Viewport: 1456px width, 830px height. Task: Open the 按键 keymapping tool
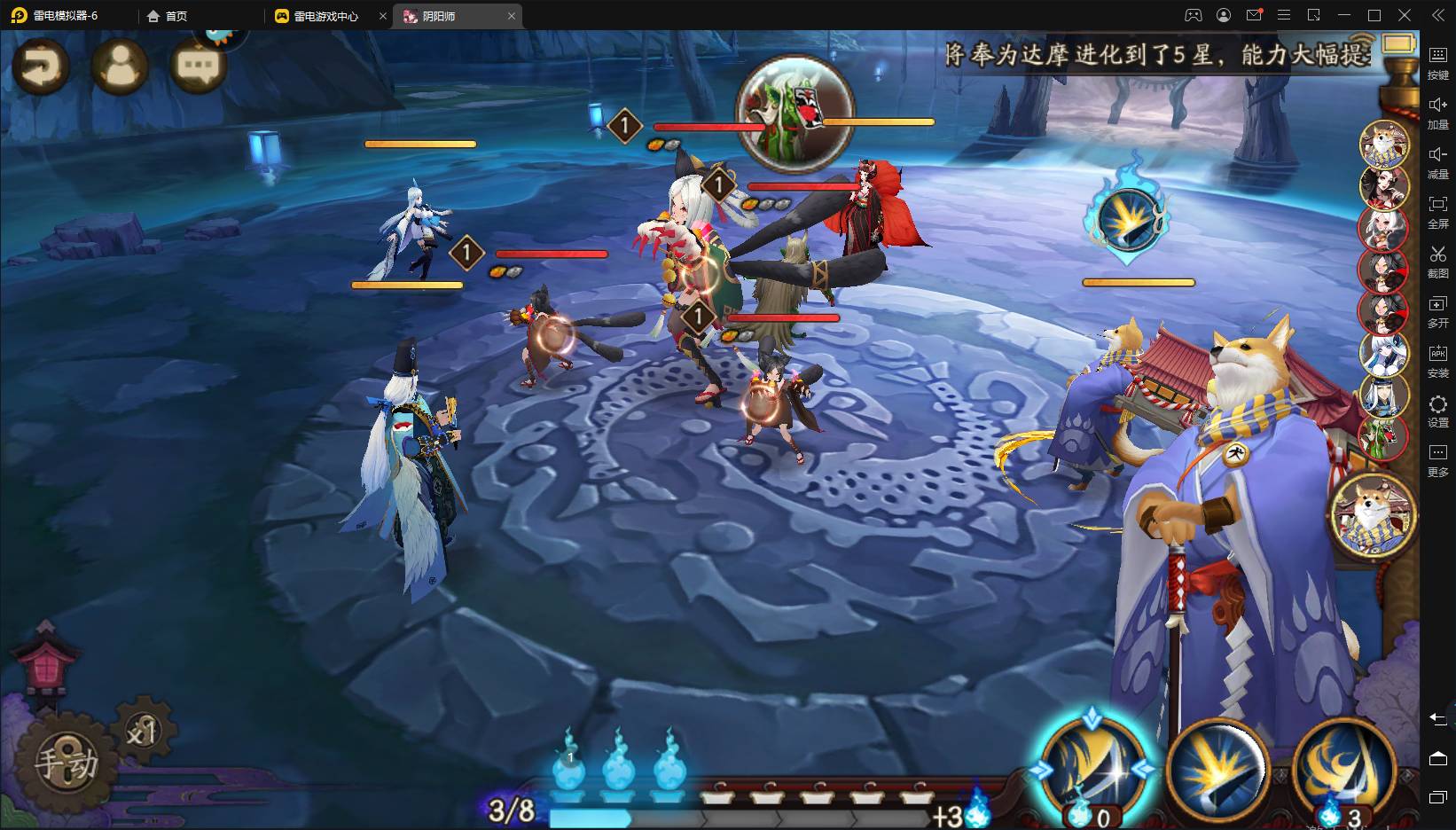[1437, 63]
